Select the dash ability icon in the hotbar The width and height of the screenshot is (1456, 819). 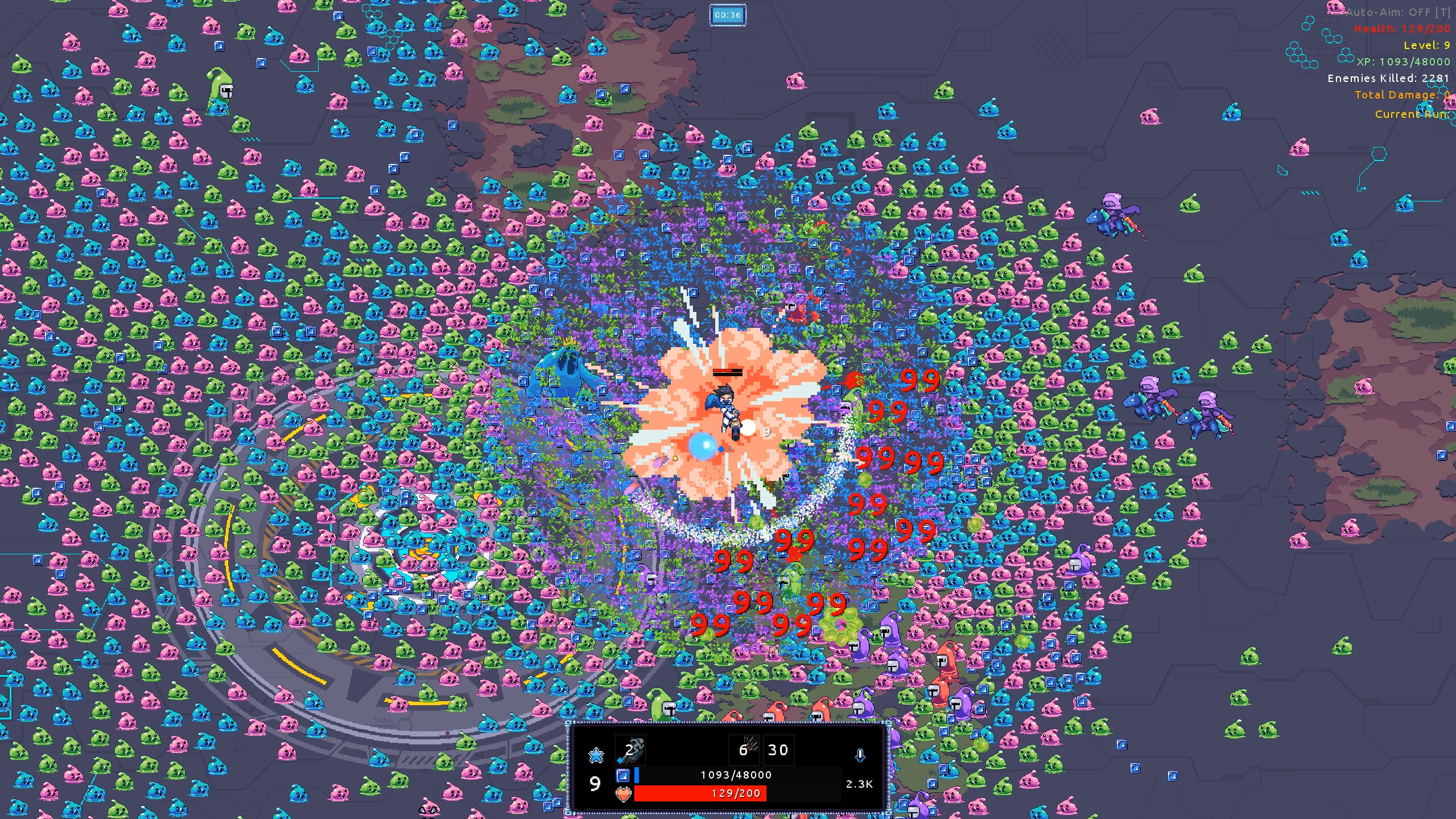[x=630, y=750]
